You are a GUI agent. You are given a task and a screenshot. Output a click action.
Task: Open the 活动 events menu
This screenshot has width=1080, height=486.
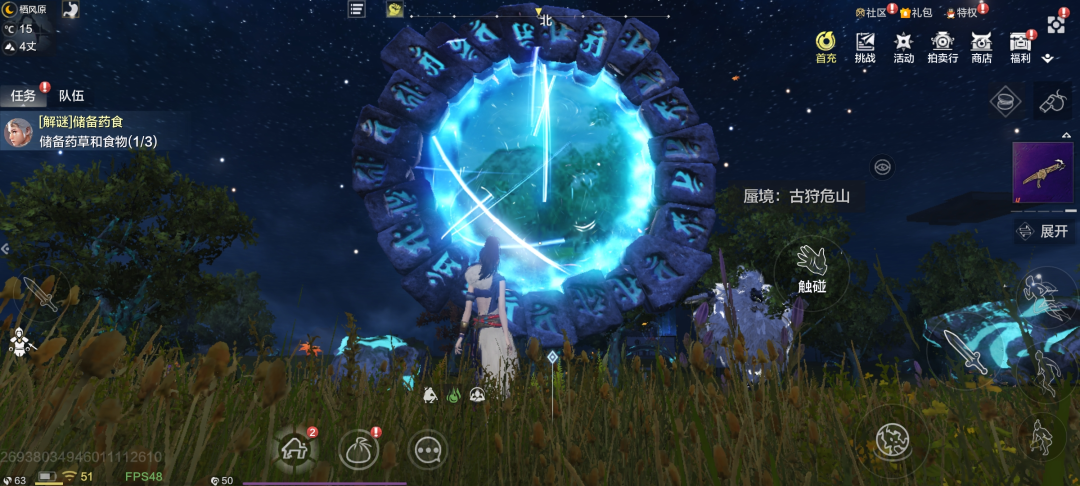pyautogui.click(x=904, y=46)
